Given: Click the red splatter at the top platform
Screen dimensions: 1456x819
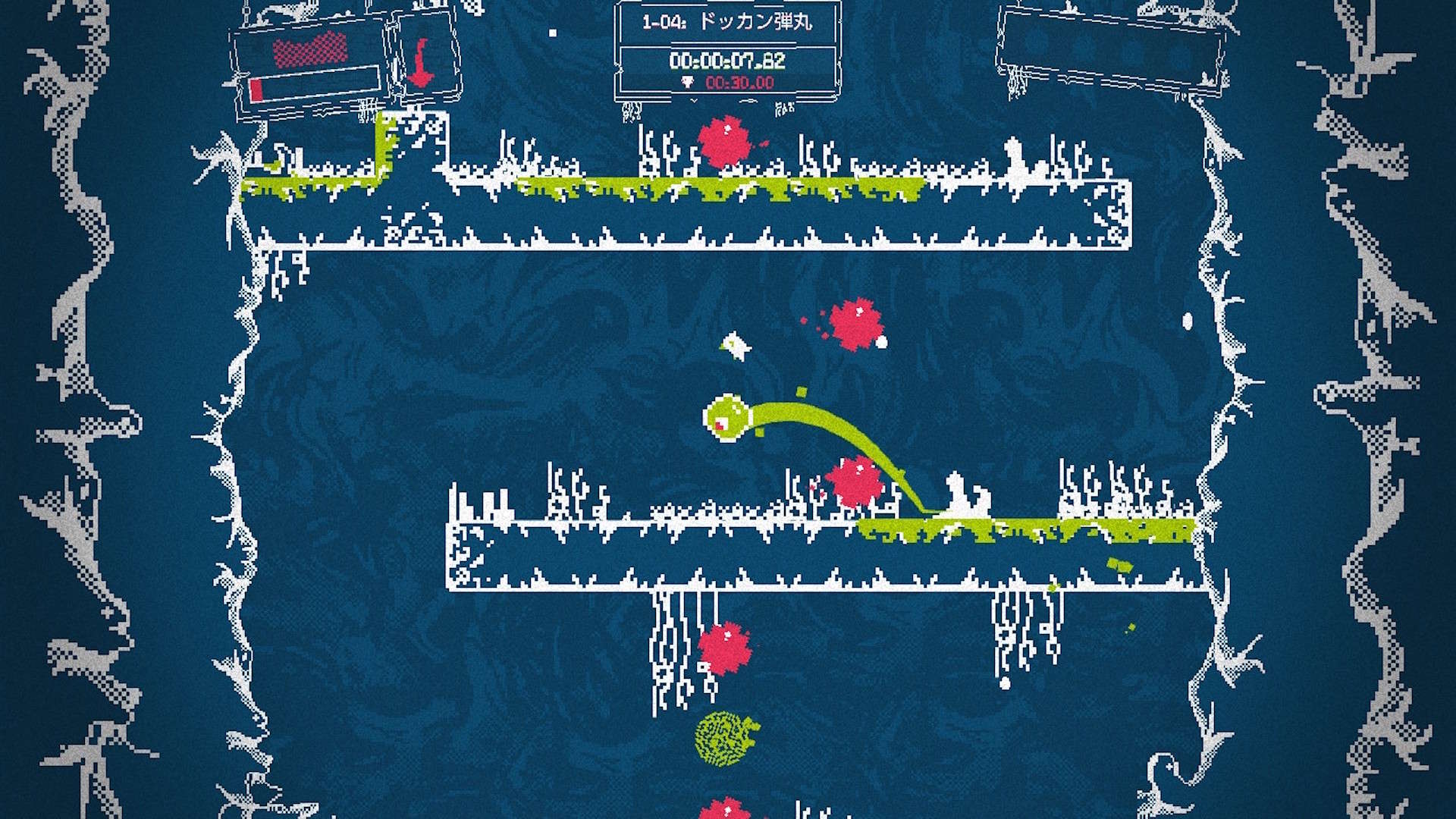Looking at the screenshot, I should click(726, 138).
